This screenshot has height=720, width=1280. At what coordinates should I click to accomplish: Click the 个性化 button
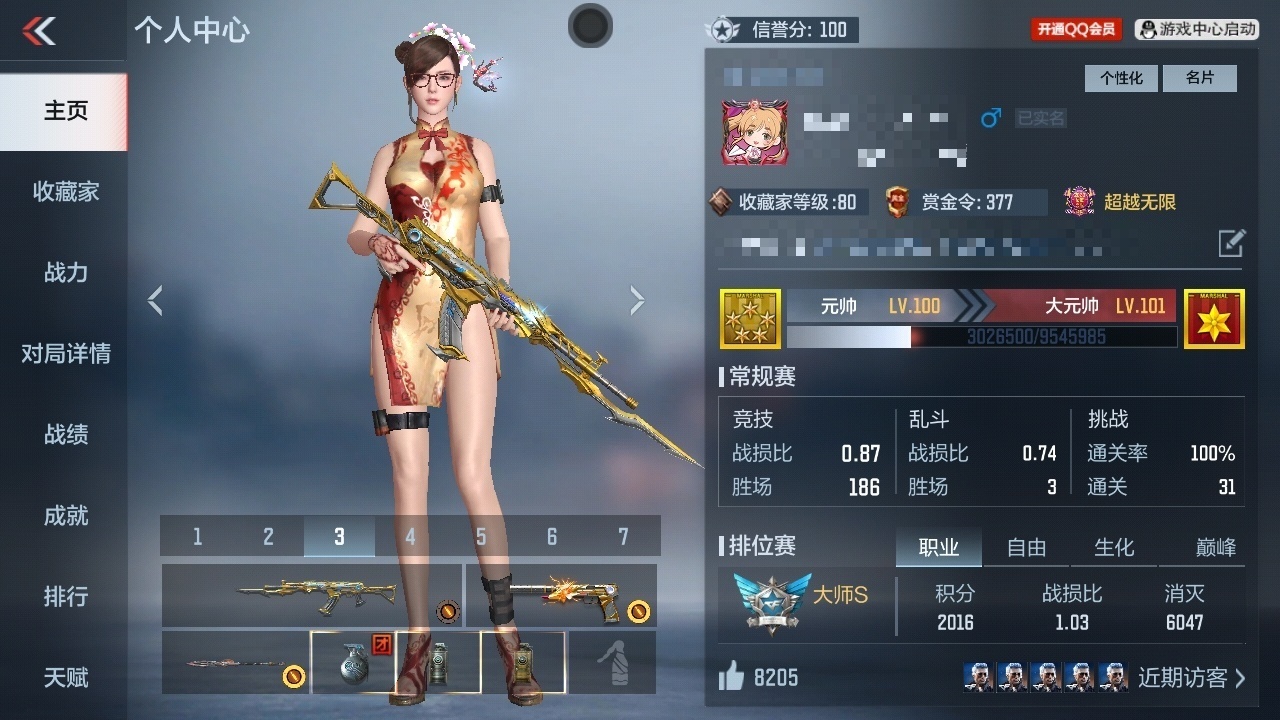pos(1121,78)
